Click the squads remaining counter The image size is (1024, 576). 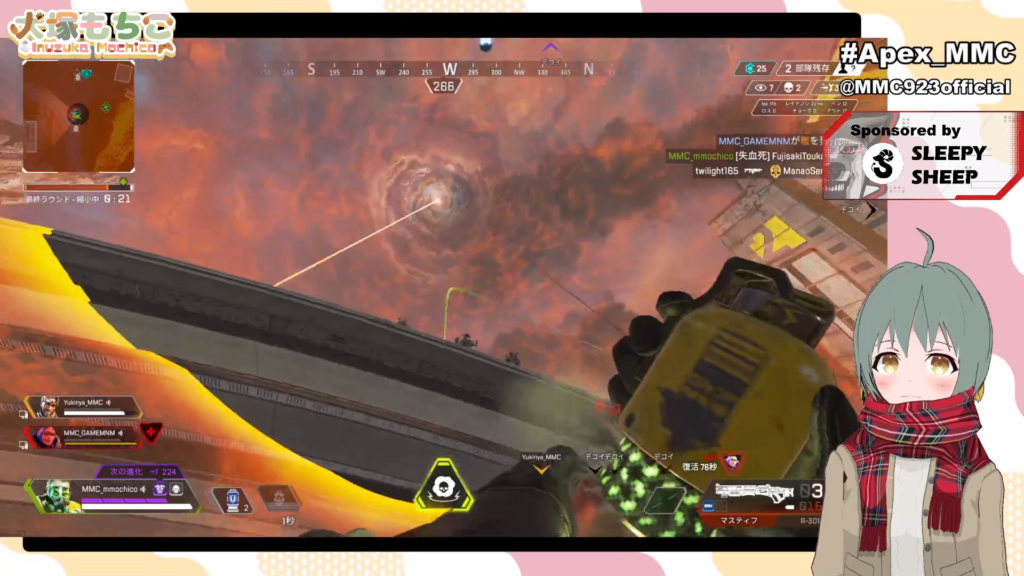pyautogui.click(x=810, y=69)
